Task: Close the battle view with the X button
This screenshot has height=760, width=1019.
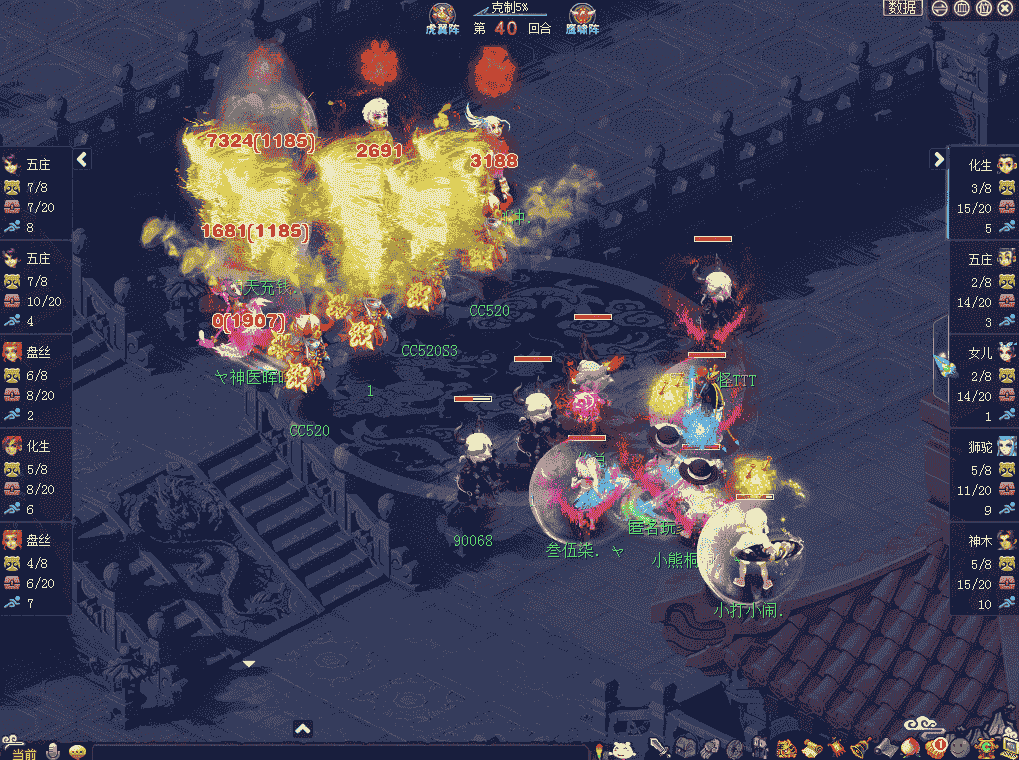Action: (x=1005, y=8)
